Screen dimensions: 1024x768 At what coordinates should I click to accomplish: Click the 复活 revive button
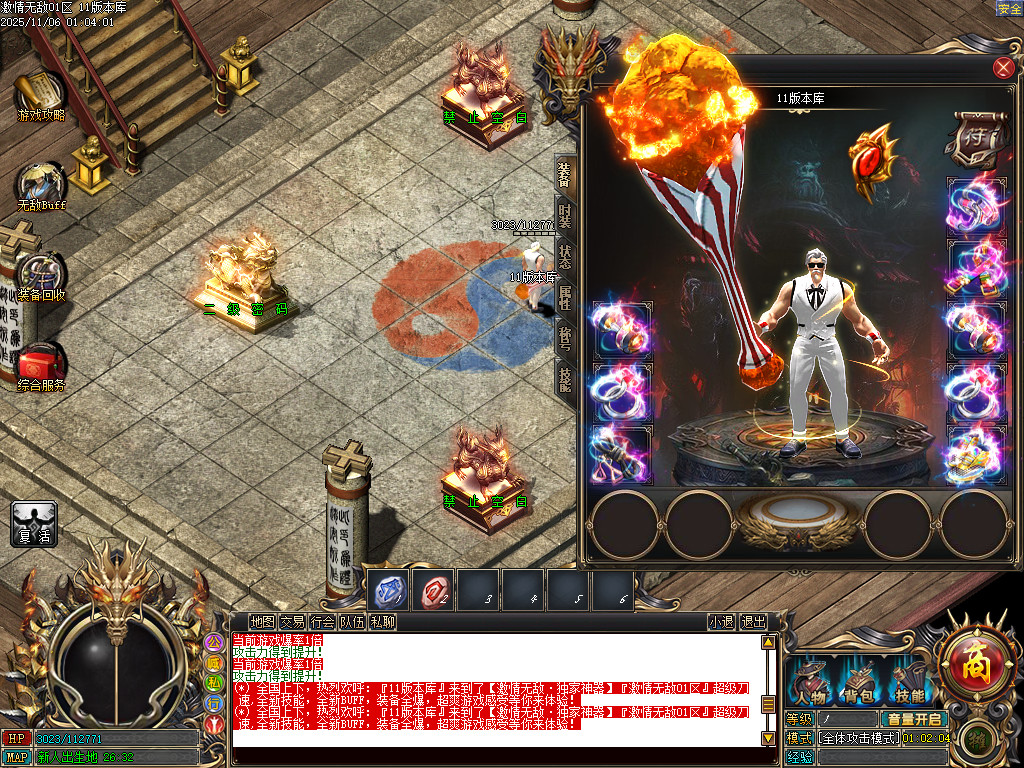(x=34, y=523)
